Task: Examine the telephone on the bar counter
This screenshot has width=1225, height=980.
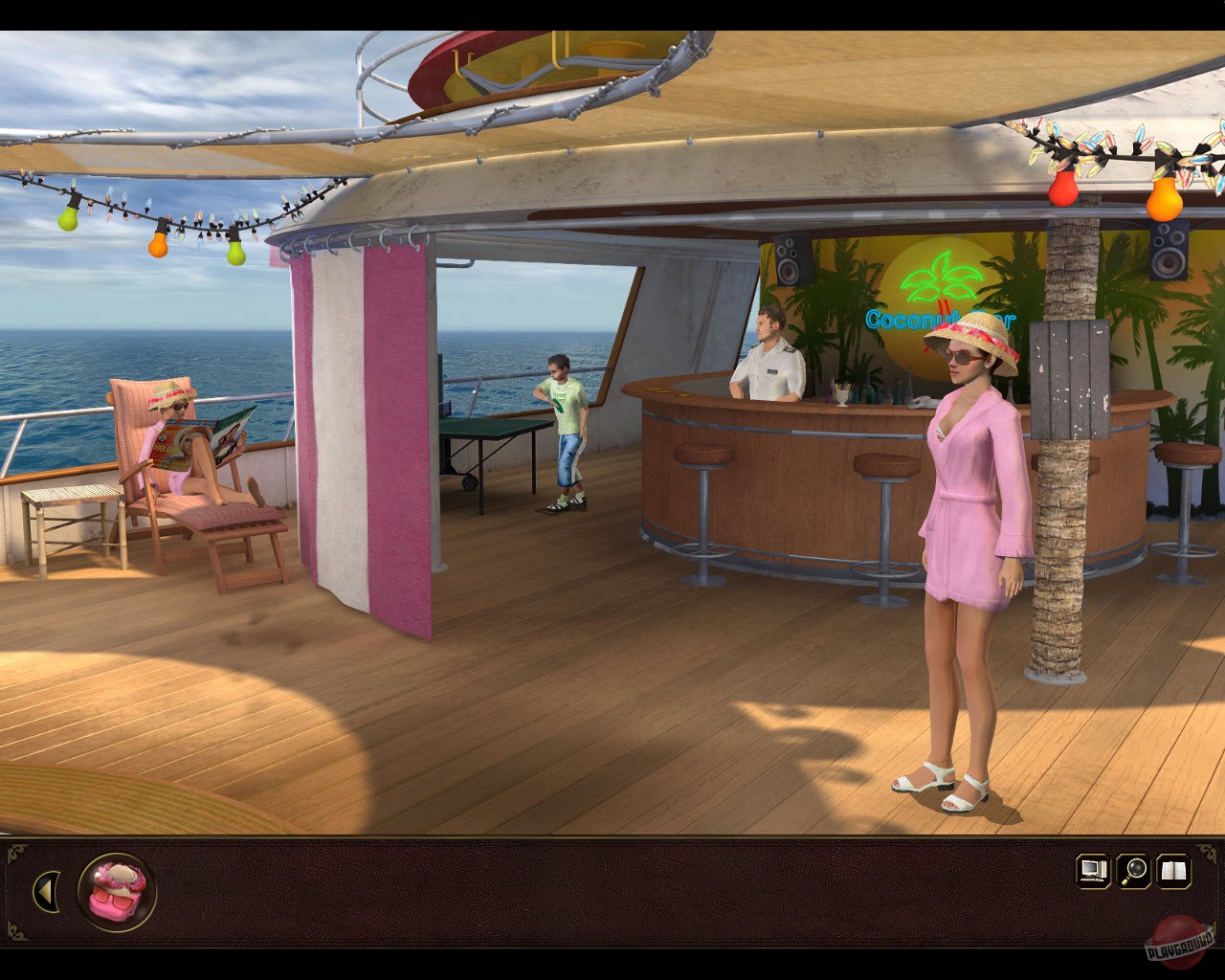Action: [x=922, y=400]
